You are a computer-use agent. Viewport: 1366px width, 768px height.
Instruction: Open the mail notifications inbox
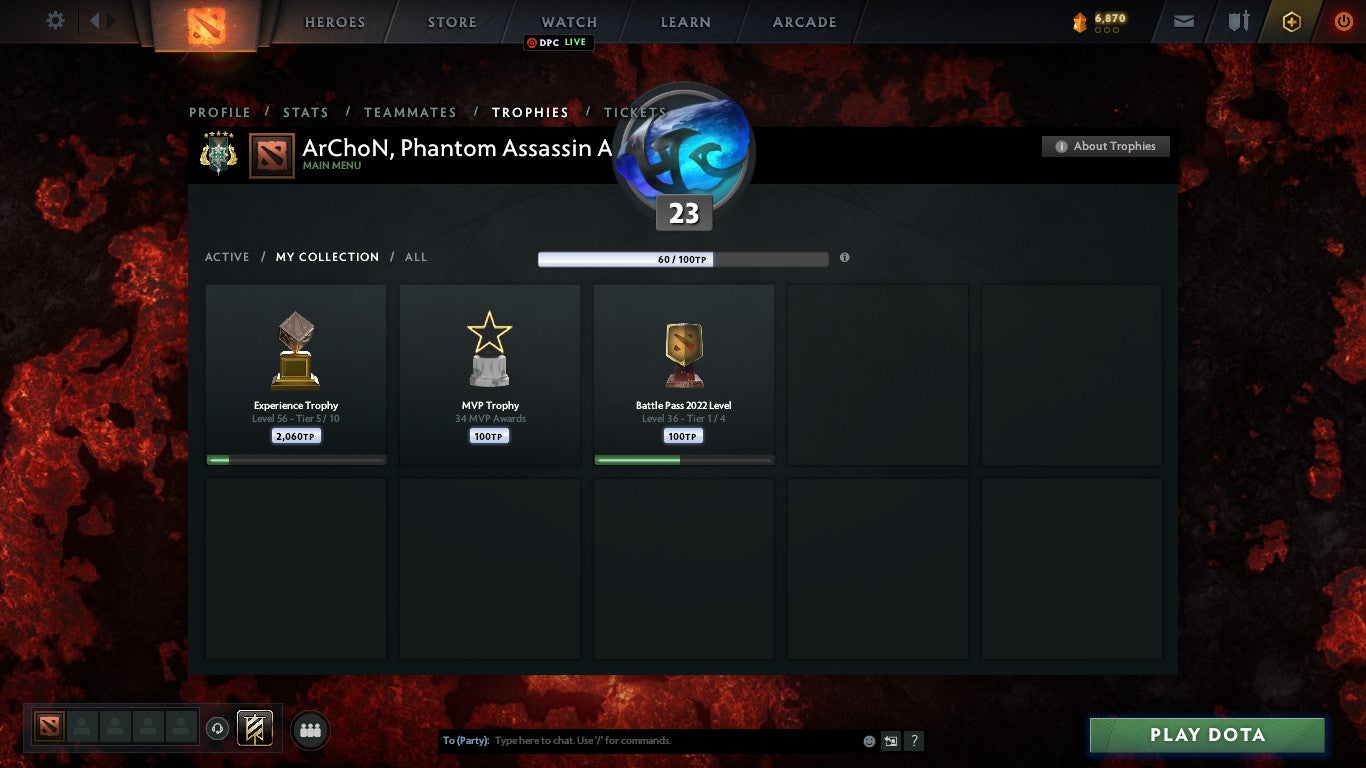pos(1183,20)
